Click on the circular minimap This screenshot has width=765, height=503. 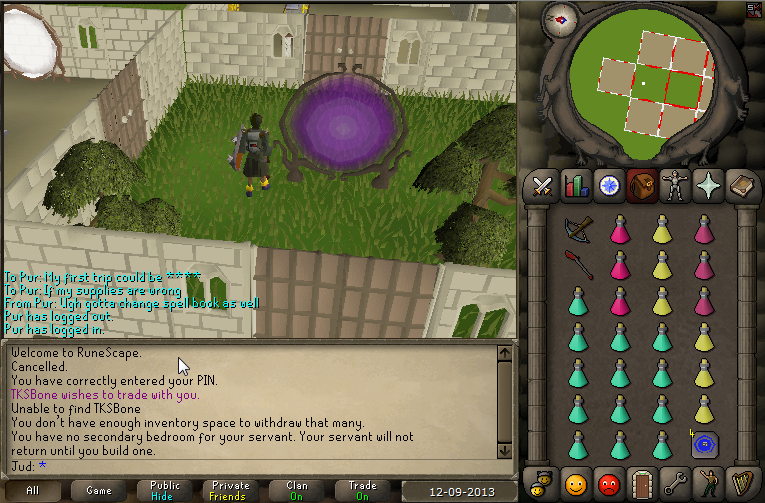click(648, 80)
